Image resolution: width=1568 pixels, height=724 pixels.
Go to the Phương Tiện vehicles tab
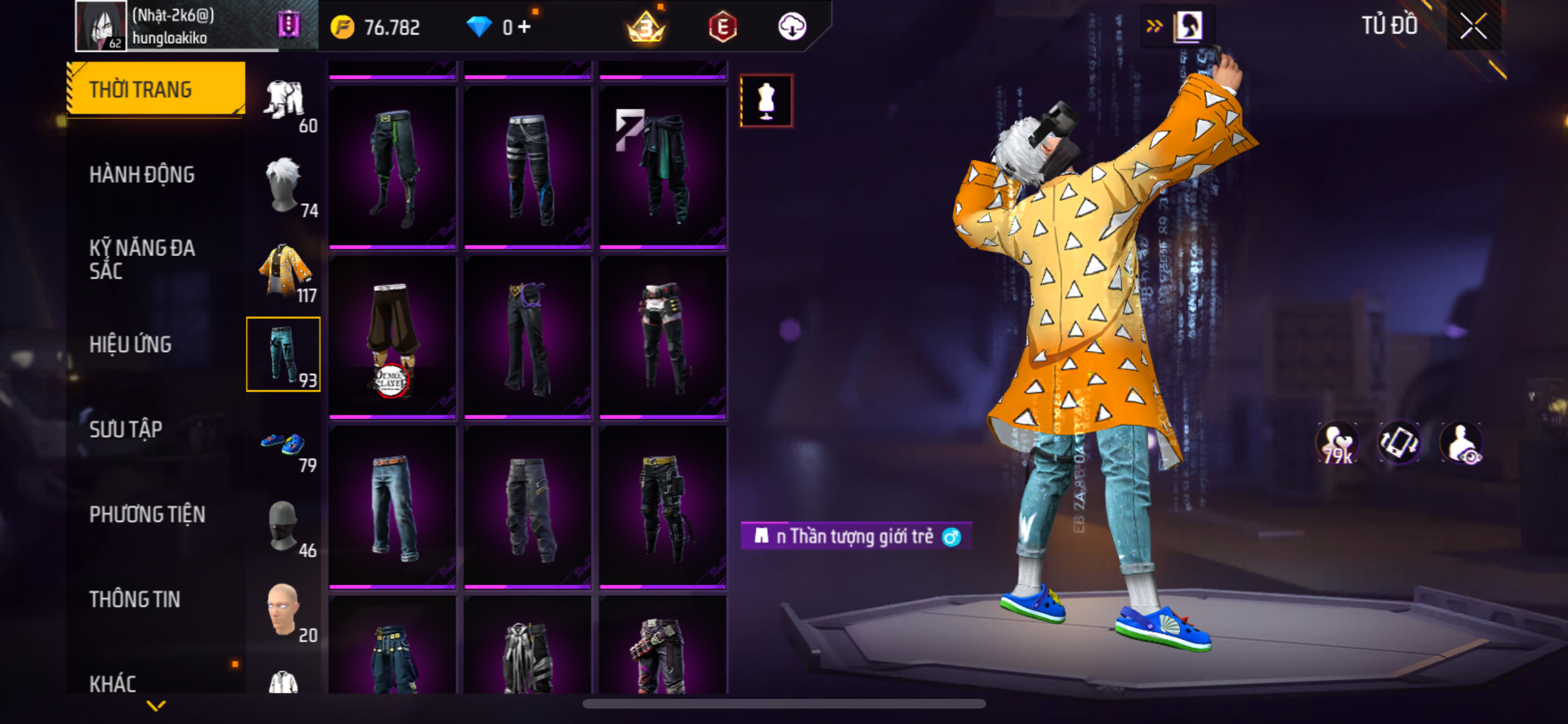[147, 514]
